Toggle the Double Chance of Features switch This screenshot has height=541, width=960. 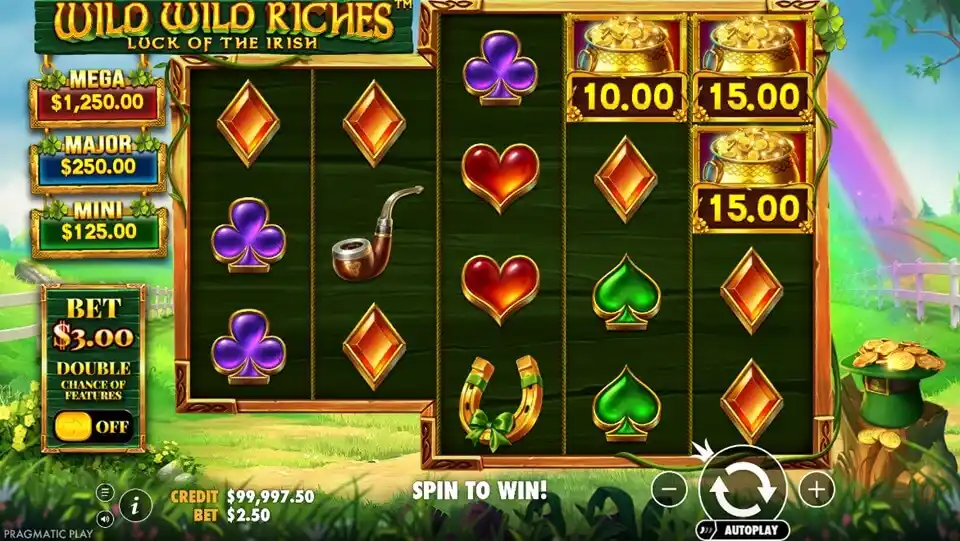click(93, 426)
